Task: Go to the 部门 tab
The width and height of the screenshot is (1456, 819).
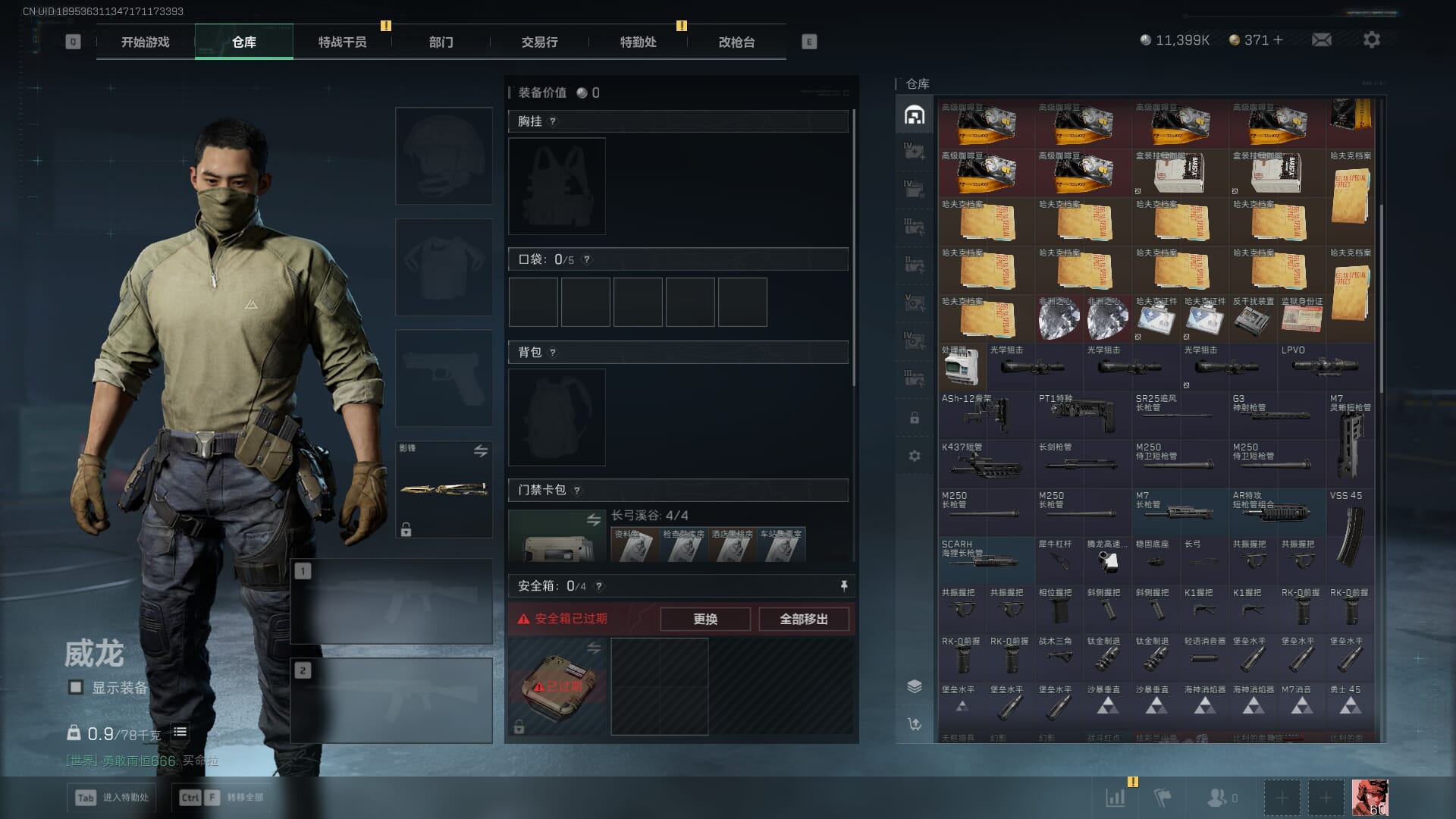Action: (441, 42)
